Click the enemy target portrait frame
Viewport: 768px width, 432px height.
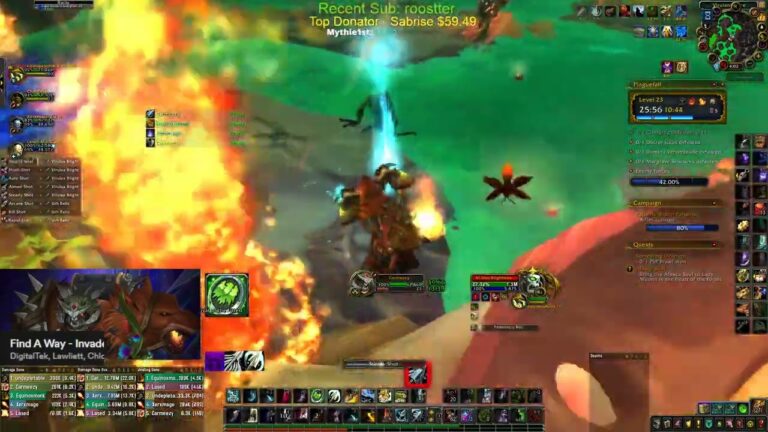537,284
